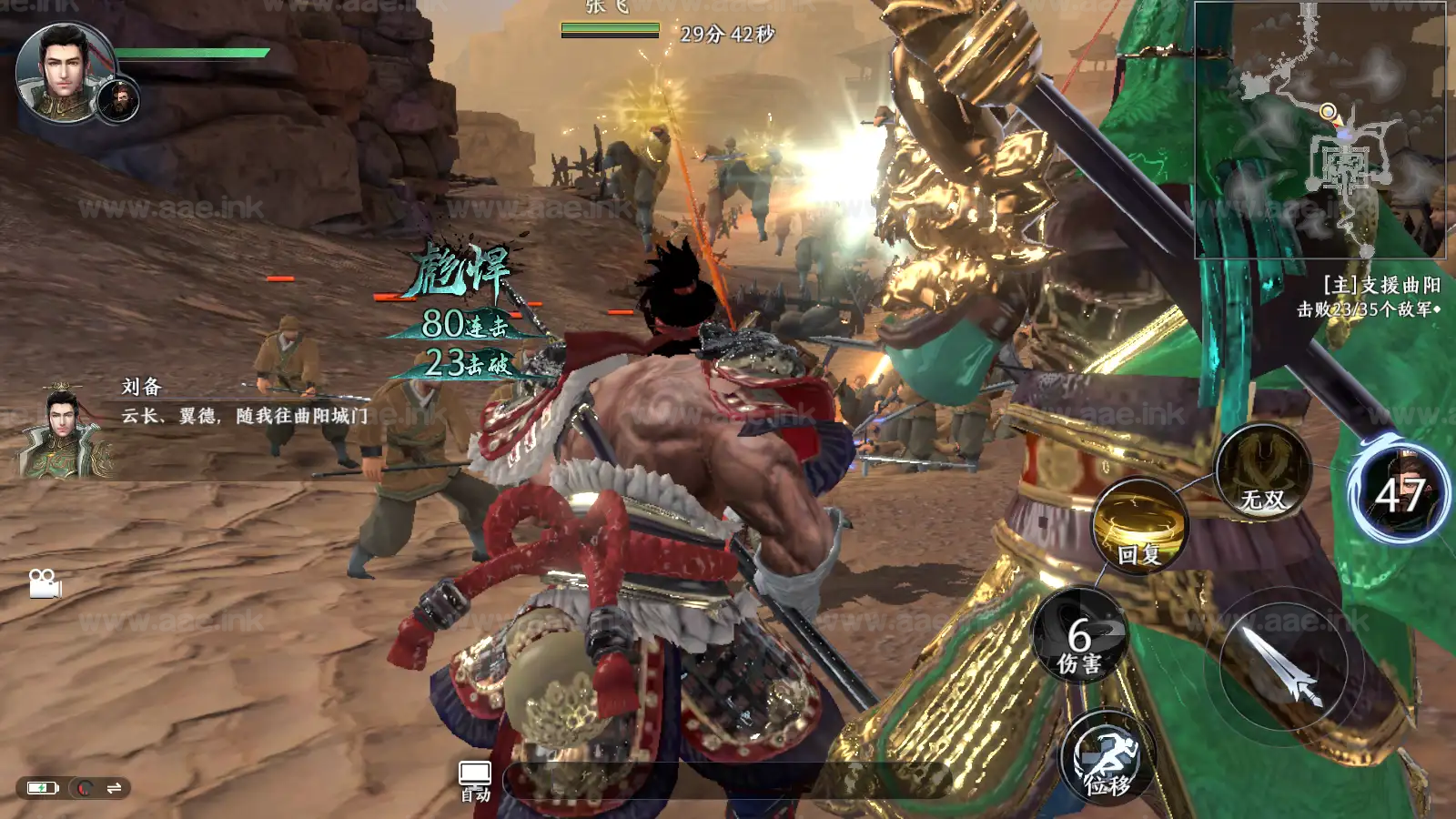Expand the 支援曲阳 main objective tracker
Image resolution: width=1456 pixels, height=819 pixels.
(x=1369, y=297)
